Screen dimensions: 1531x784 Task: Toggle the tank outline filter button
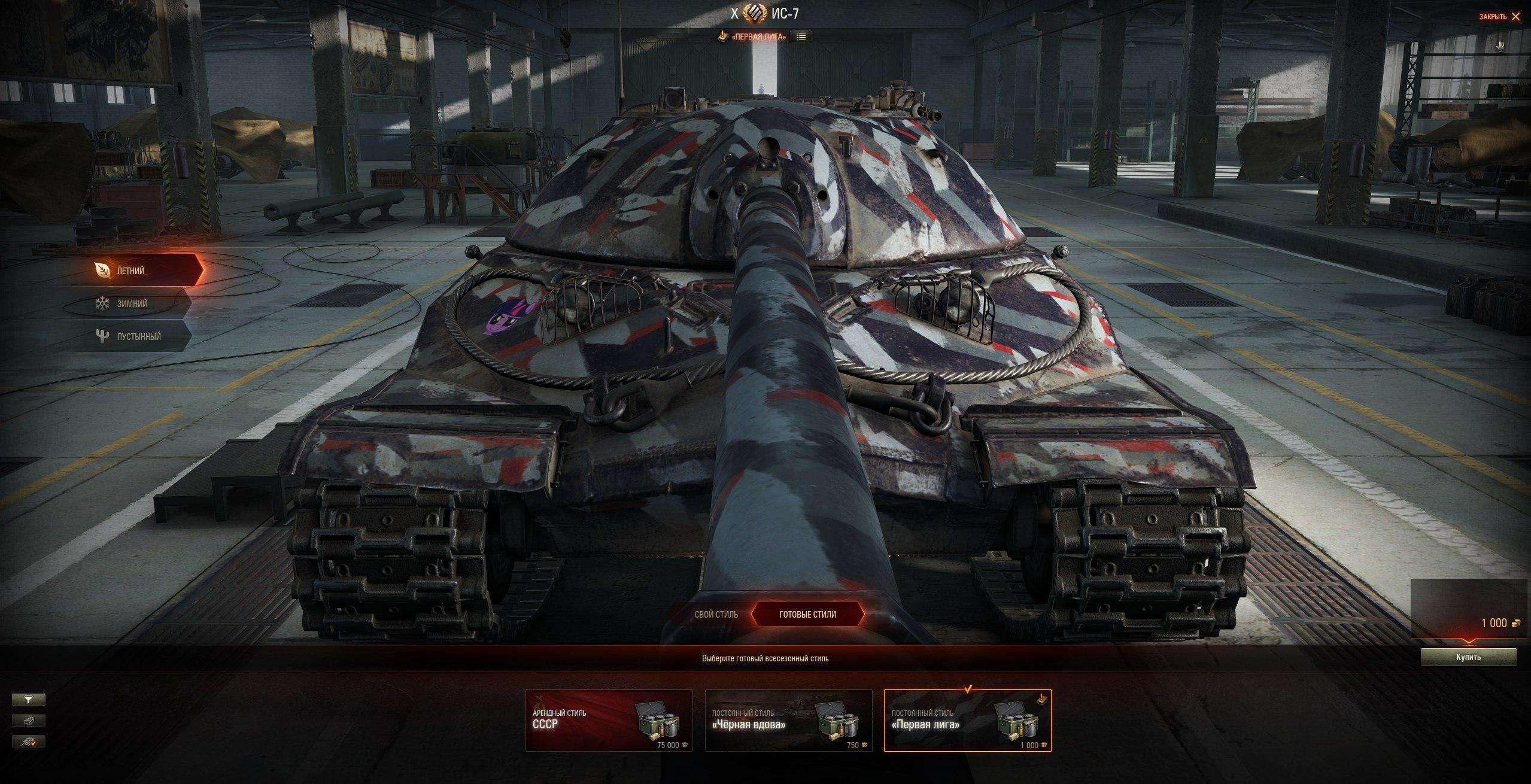29,721
